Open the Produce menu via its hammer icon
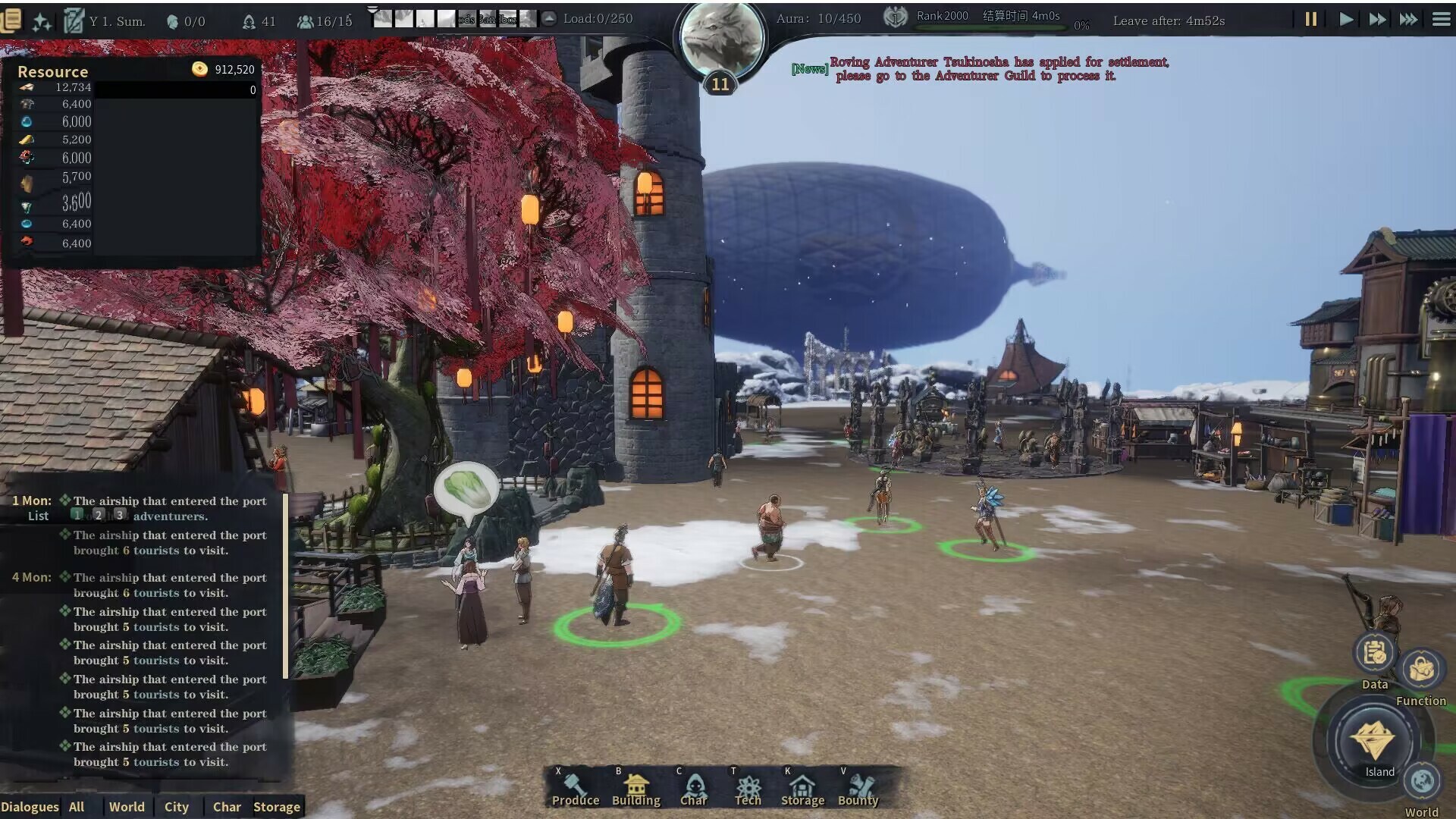Image resolution: width=1456 pixels, height=819 pixels. (x=575, y=783)
